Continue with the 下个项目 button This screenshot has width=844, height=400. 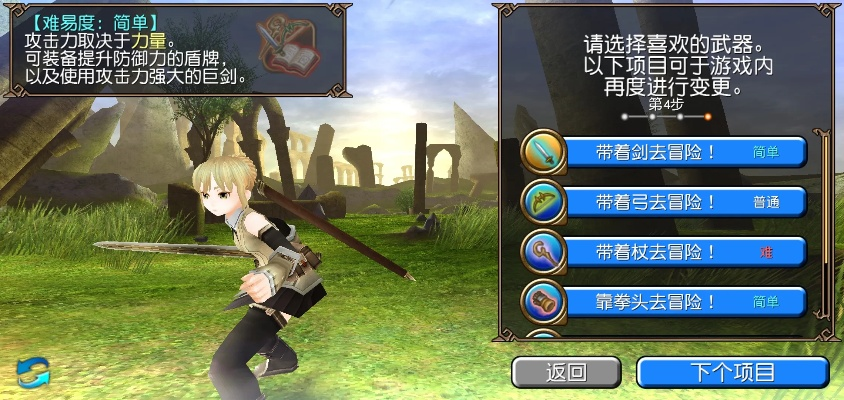(732, 372)
